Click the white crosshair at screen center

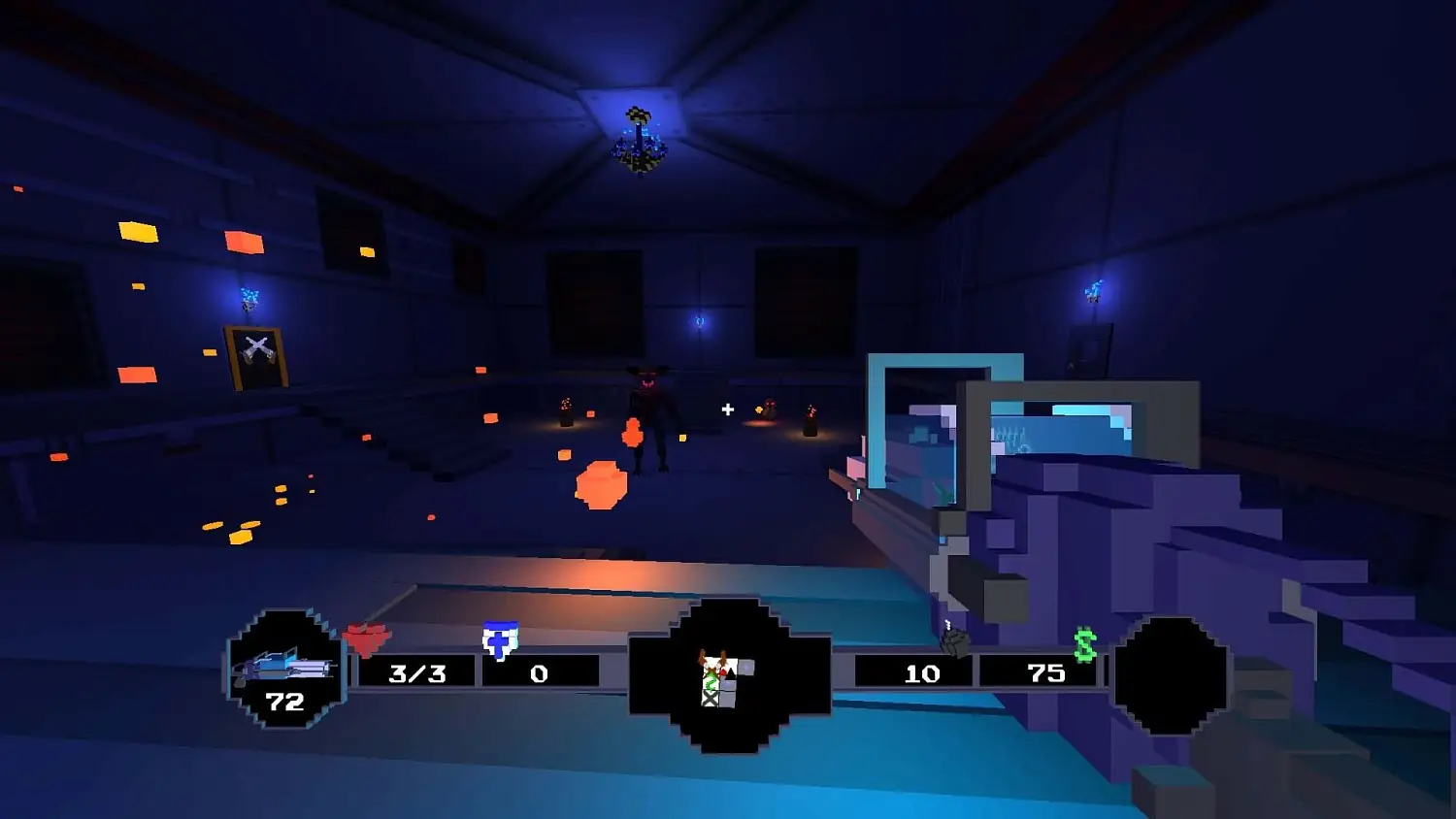728,409
